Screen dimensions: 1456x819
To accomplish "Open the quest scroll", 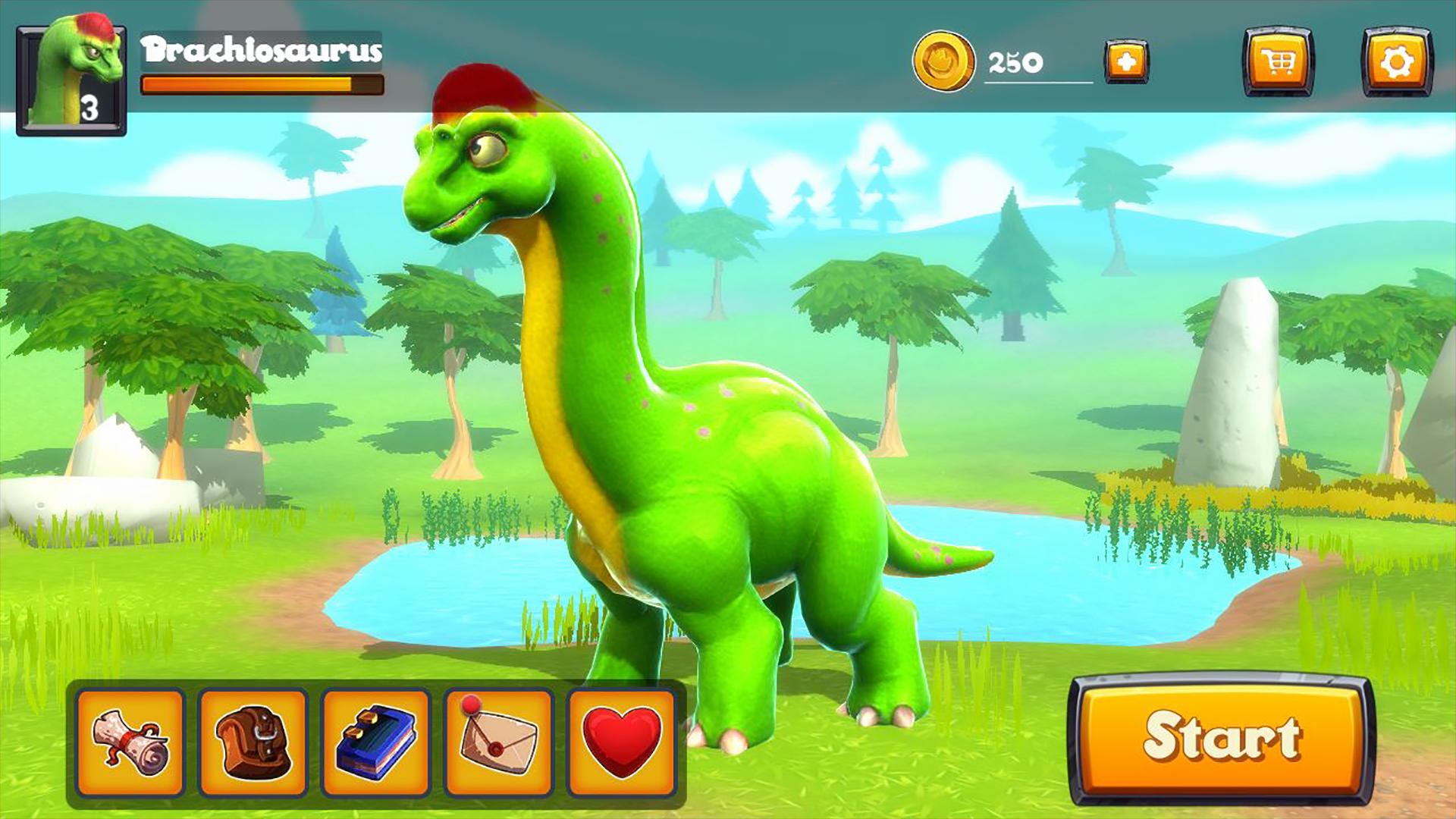I will [130, 742].
